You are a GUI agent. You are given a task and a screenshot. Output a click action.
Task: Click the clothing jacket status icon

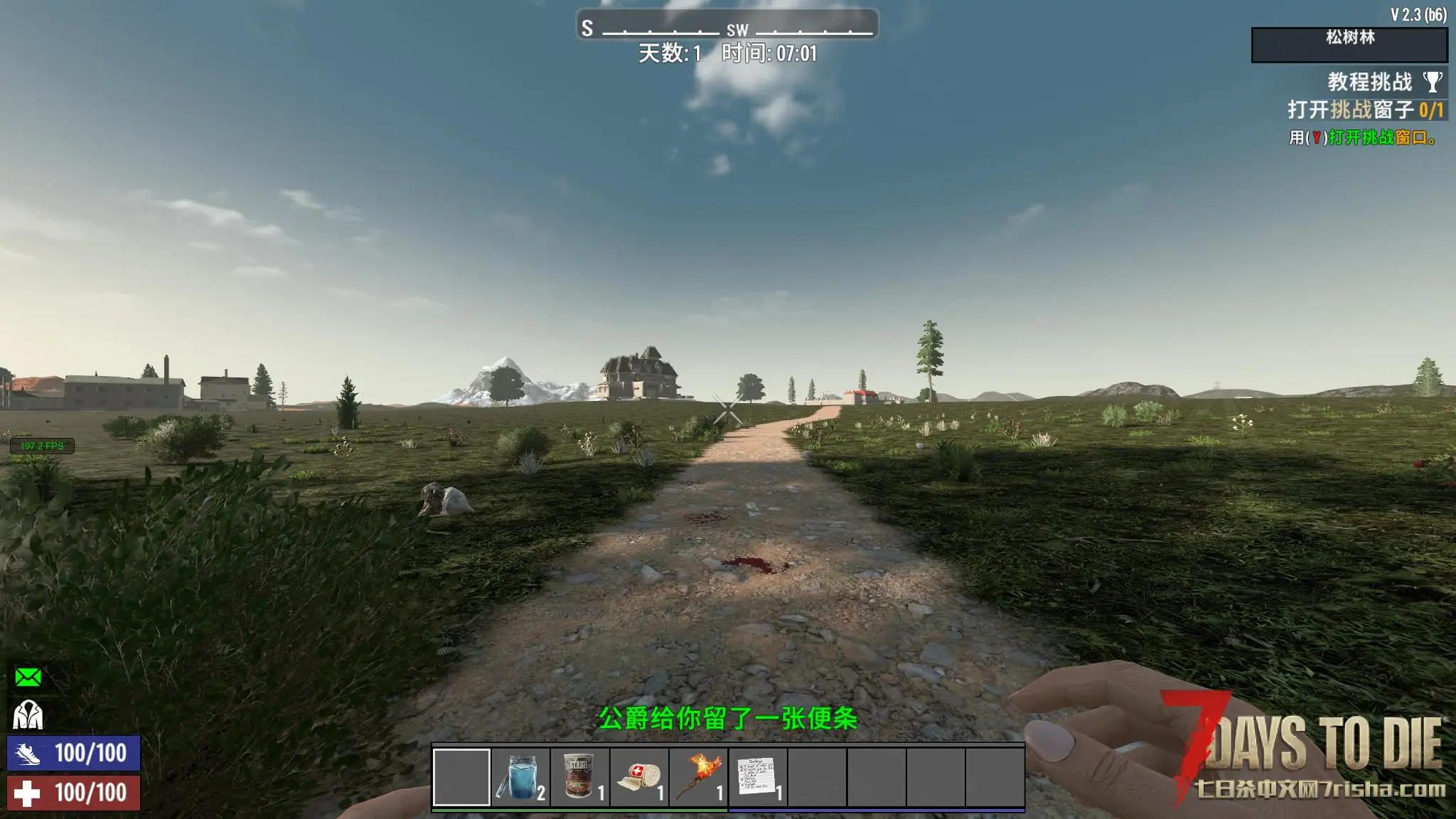(28, 715)
